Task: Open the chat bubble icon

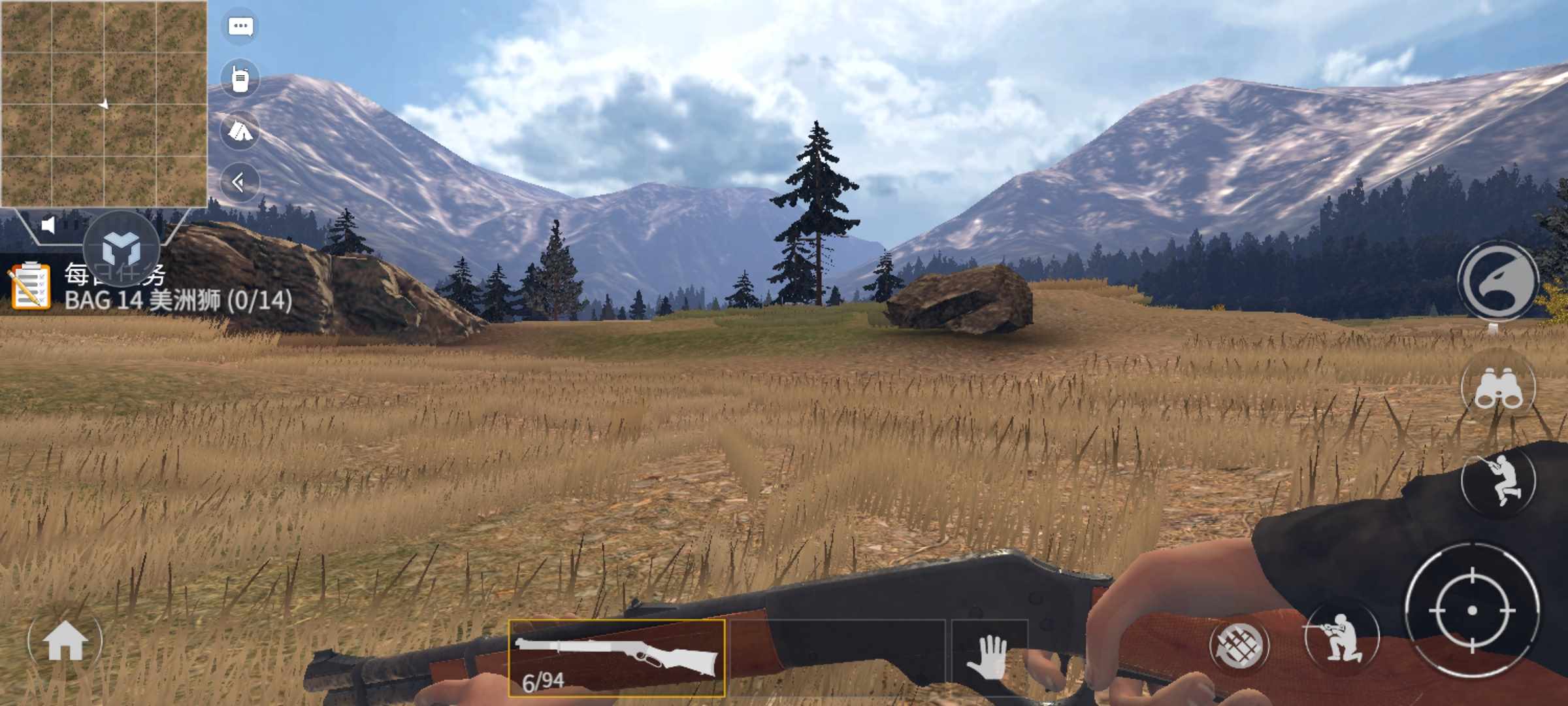Action: [x=240, y=27]
